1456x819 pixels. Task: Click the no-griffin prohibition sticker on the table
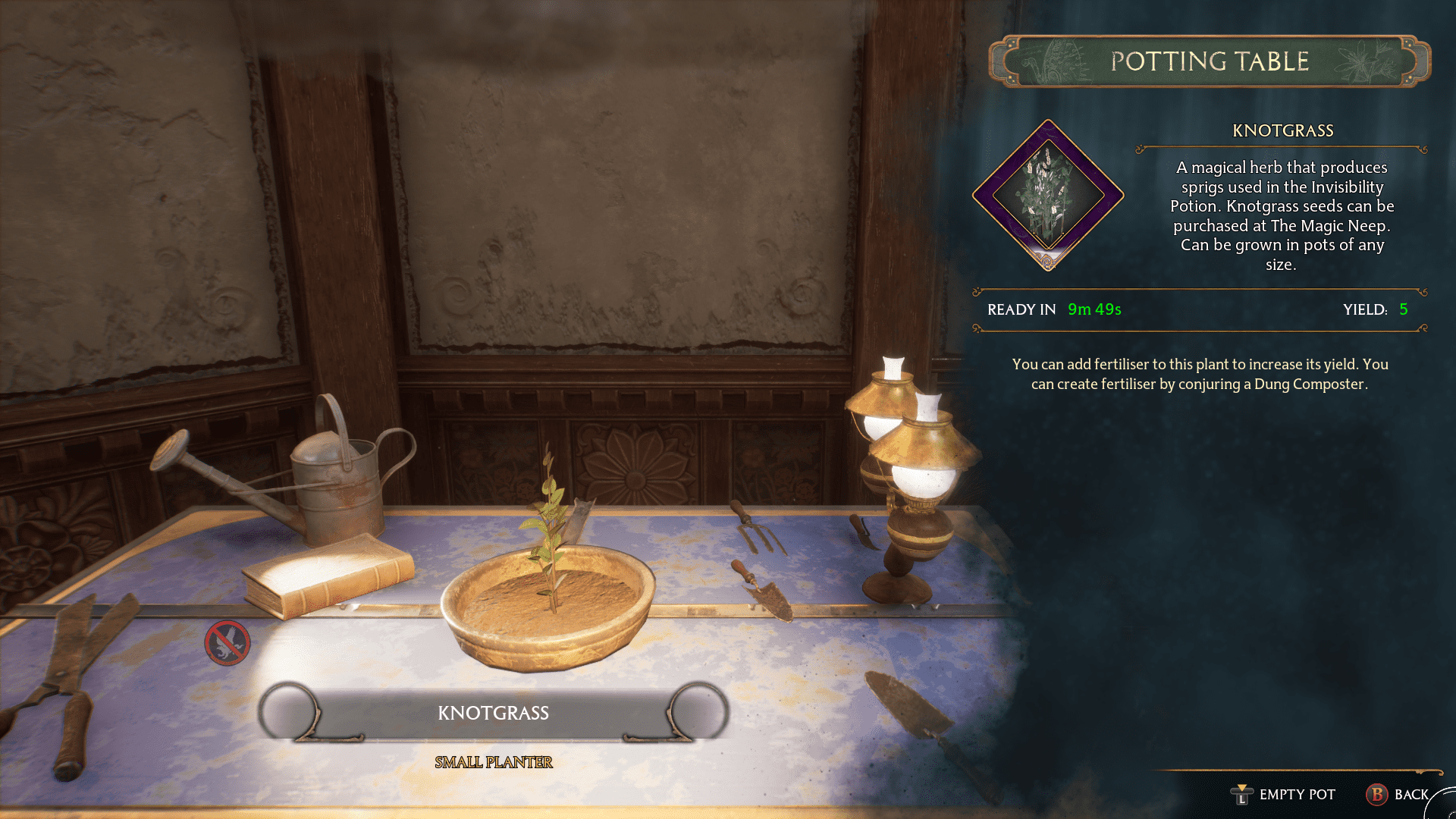pos(228,643)
